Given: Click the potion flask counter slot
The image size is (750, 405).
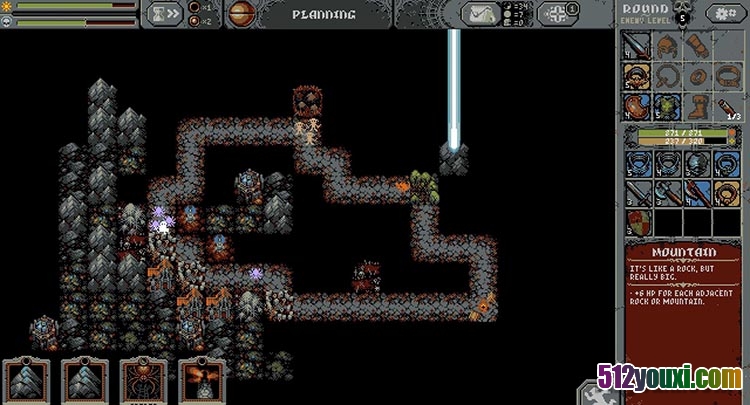Looking at the screenshot, I should pos(727,106).
